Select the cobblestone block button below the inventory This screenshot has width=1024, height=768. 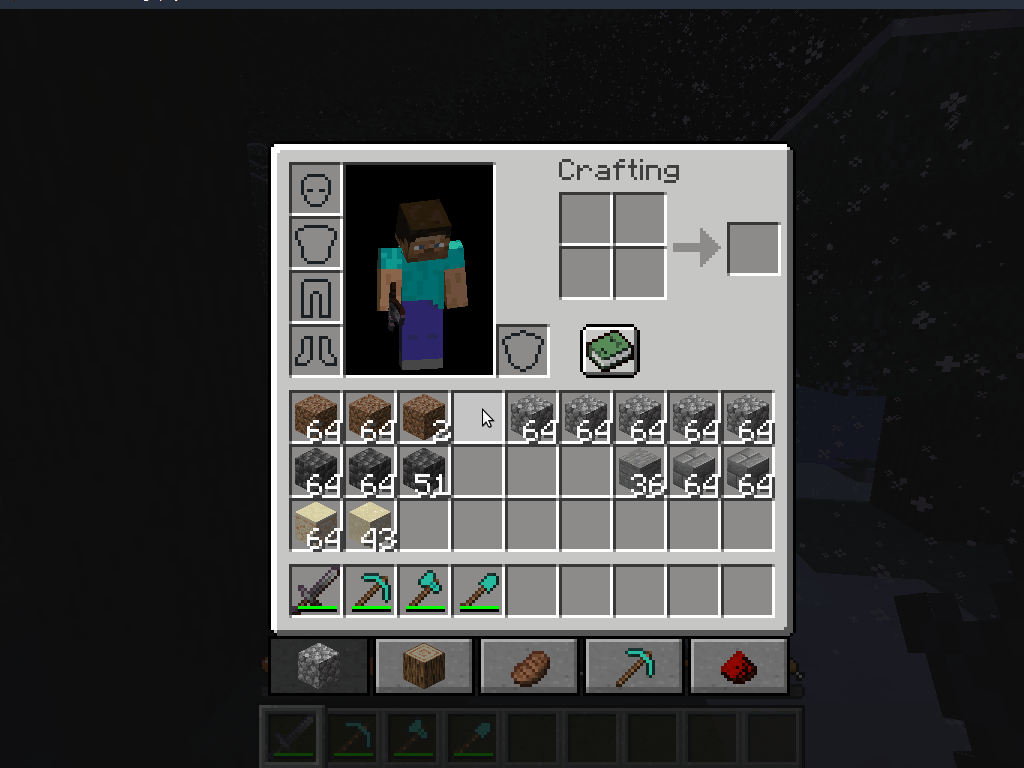319,666
